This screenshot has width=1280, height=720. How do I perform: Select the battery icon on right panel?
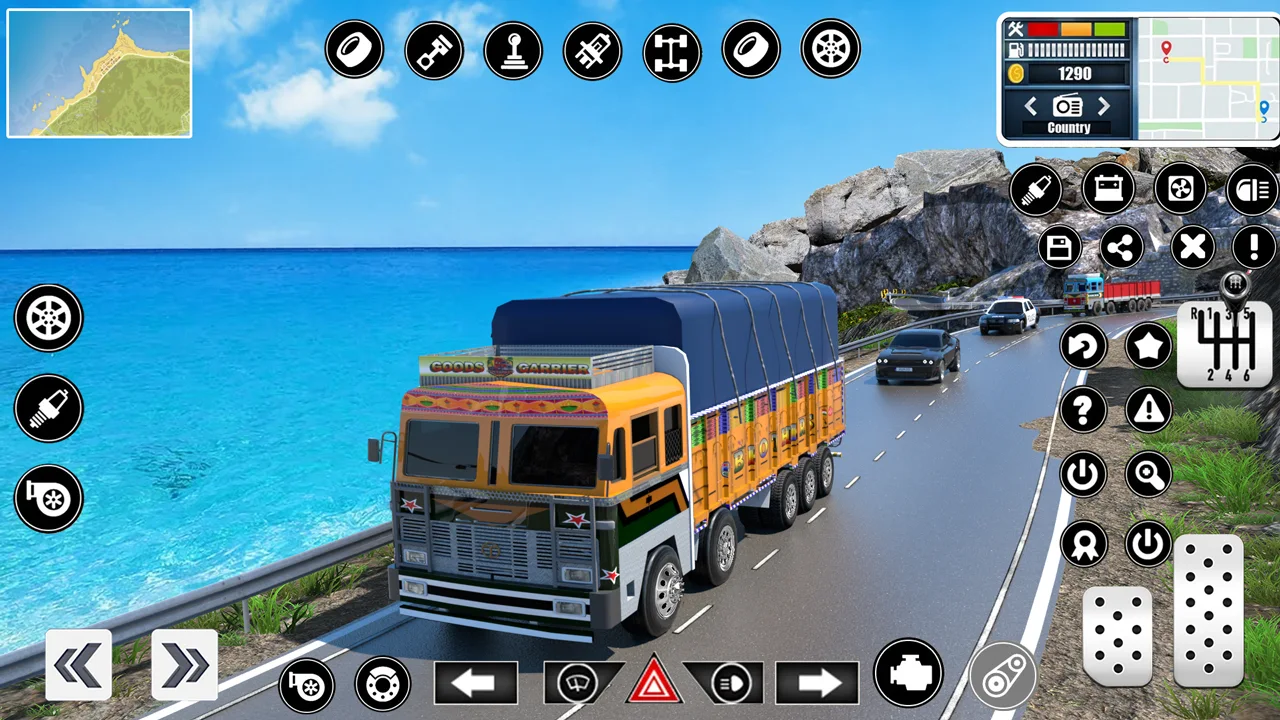tap(1108, 189)
